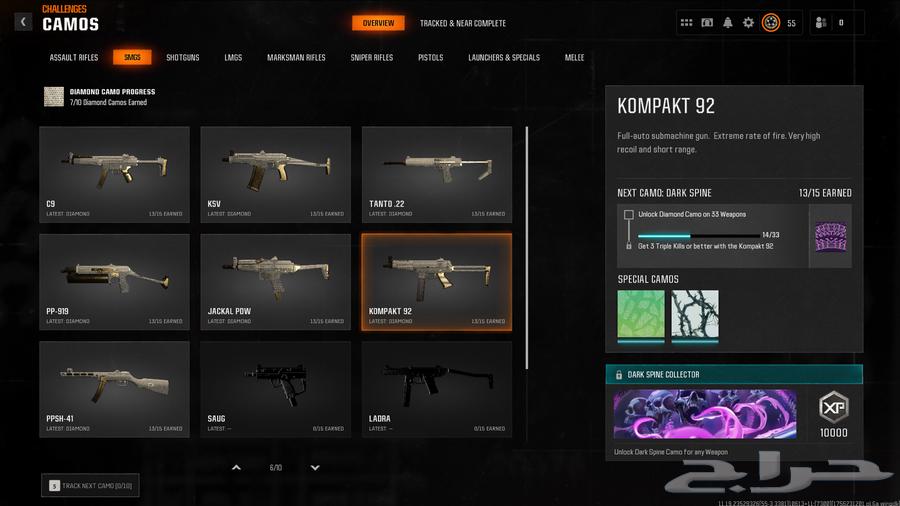The image size is (900, 506).
Task: View the Pistols camo category
Action: 431,58
